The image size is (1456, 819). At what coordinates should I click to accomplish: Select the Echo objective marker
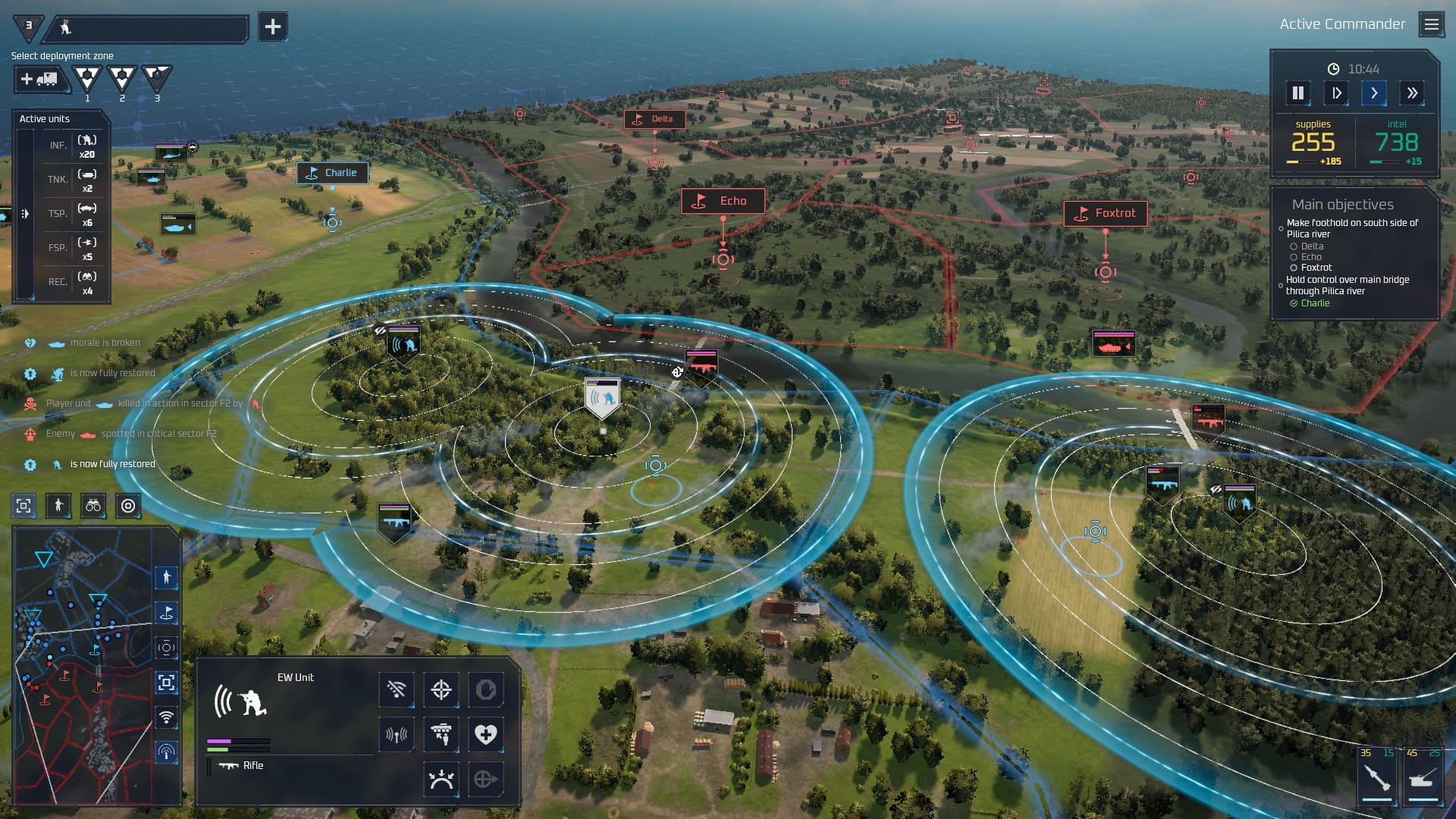tap(723, 201)
